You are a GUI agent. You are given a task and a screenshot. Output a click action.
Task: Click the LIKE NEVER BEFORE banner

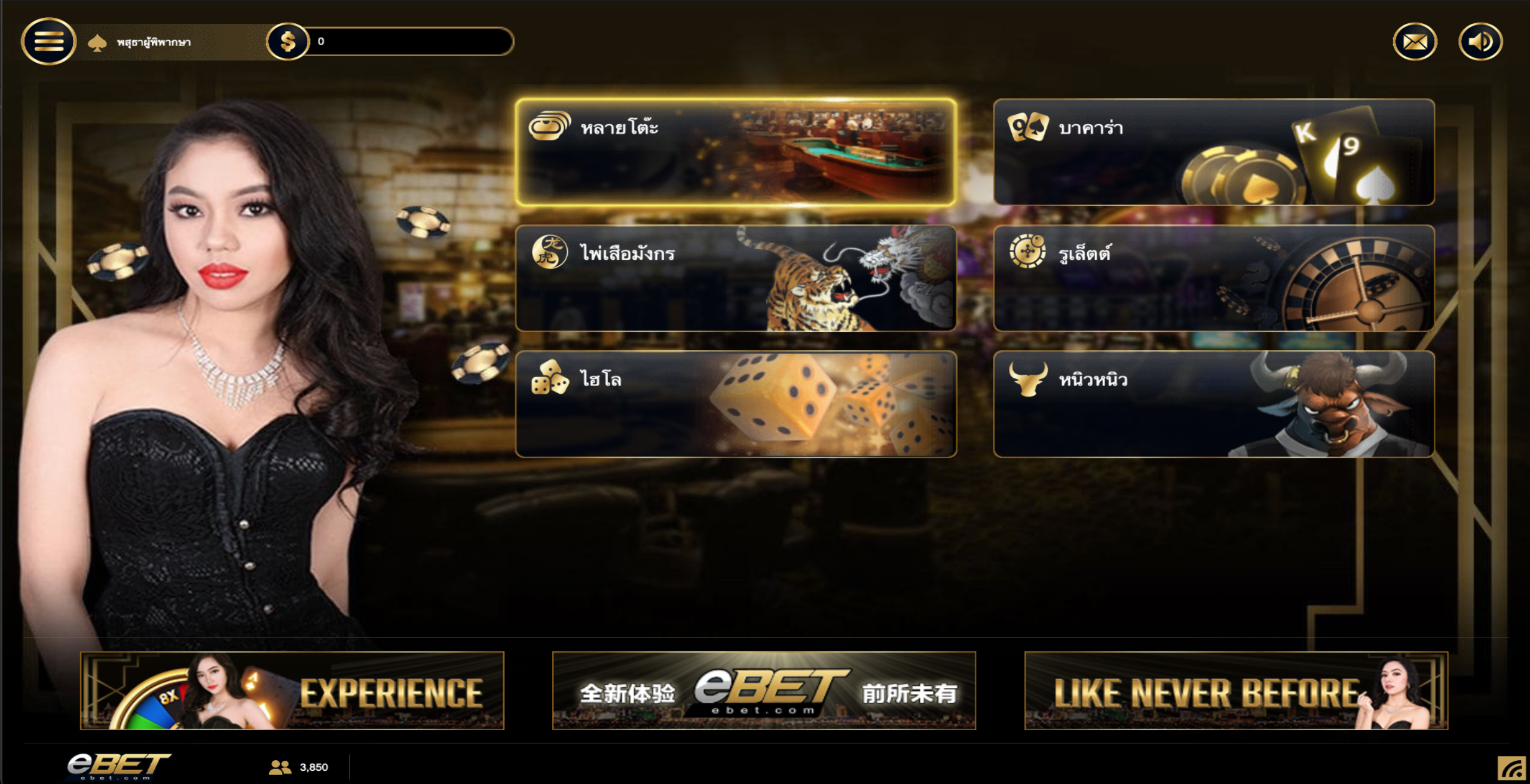(x=1236, y=691)
